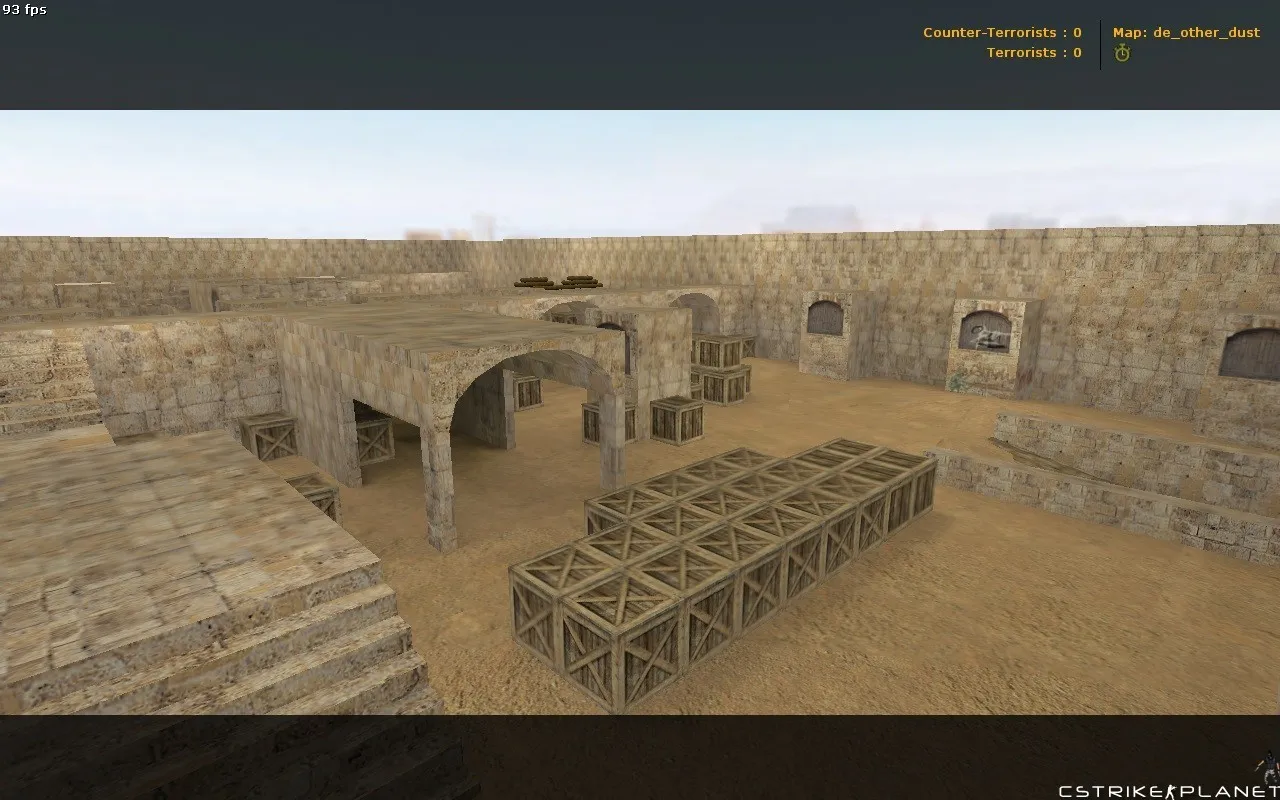
Task: Click the ammo boxes on the far ledge
Action: coord(560,281)
